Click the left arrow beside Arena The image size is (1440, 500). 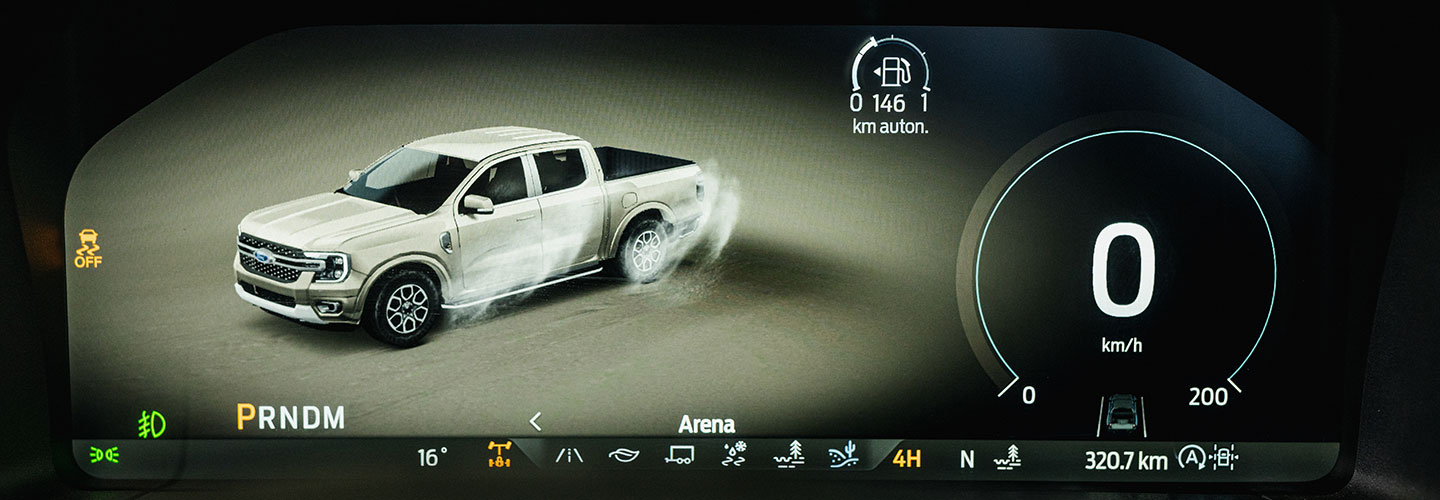[x=535, y=422]
